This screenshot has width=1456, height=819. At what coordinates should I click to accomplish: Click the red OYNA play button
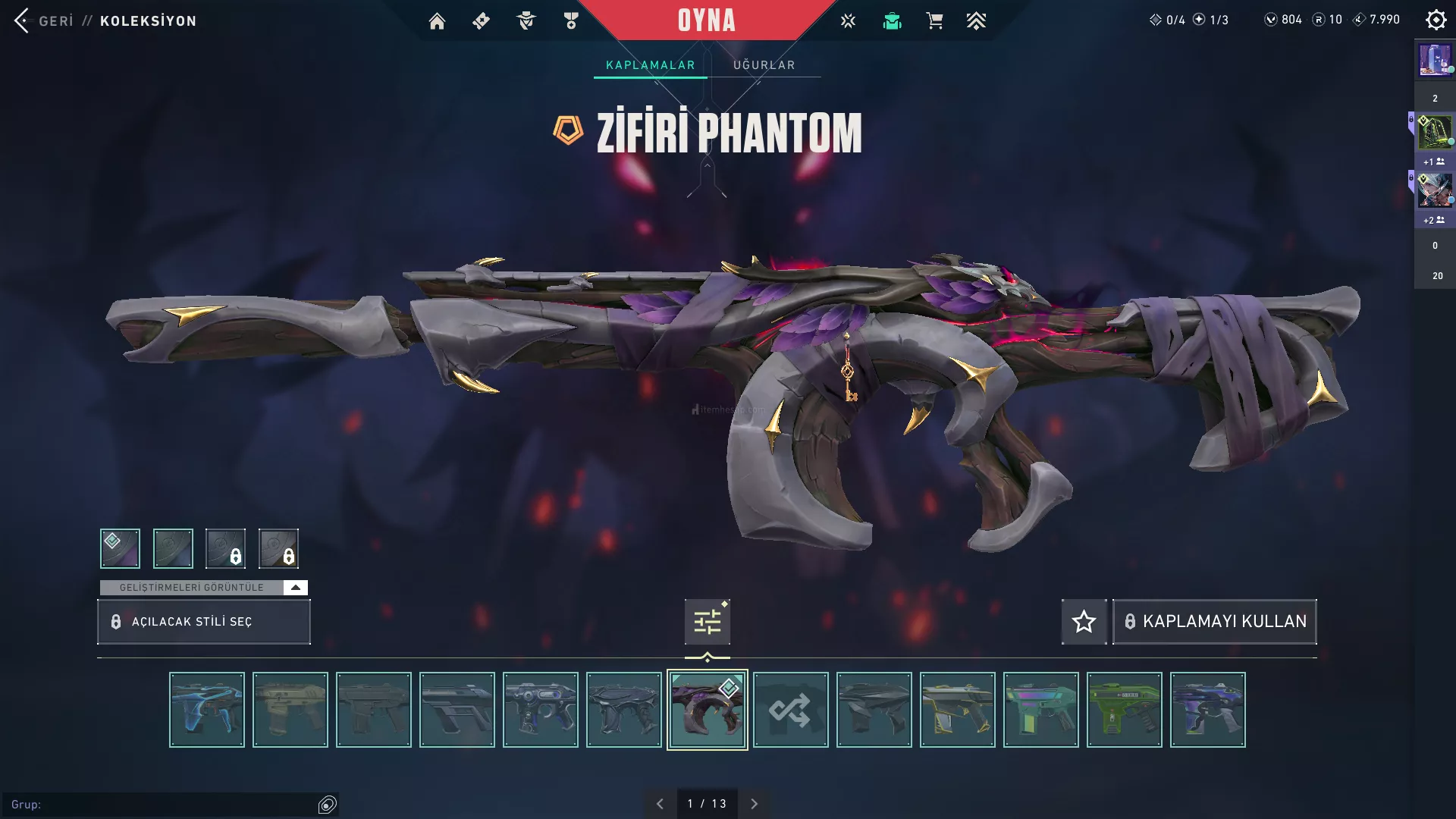coord(706,20)
